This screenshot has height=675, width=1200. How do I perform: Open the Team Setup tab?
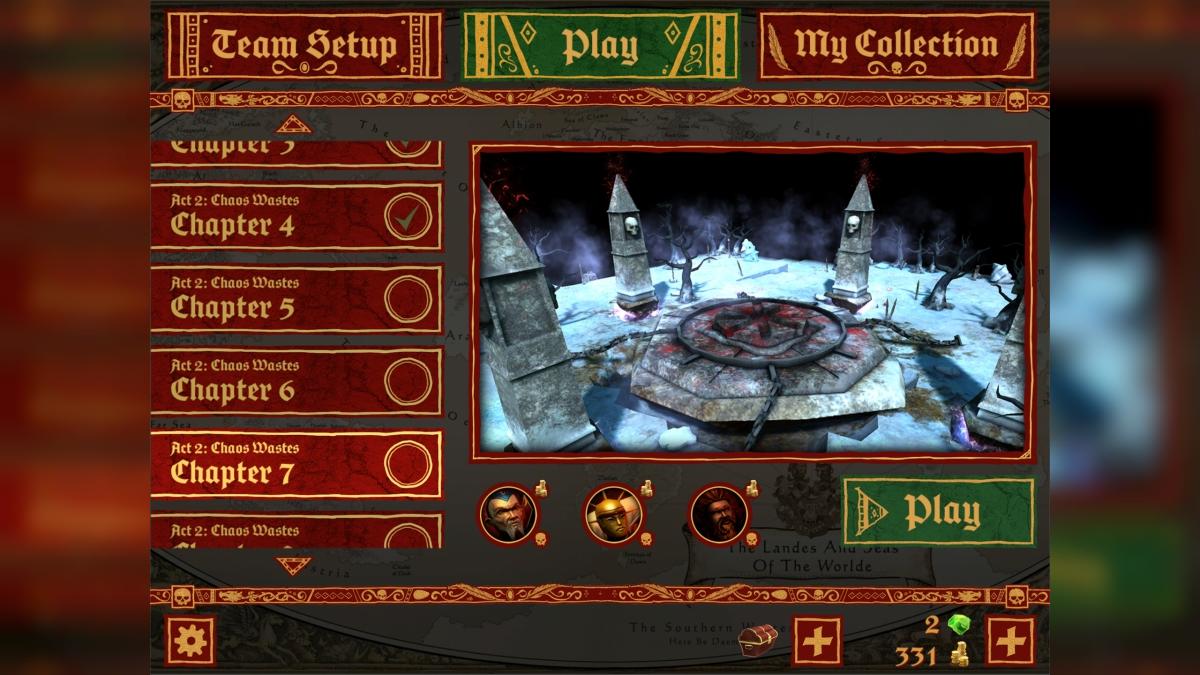point(304,45)
